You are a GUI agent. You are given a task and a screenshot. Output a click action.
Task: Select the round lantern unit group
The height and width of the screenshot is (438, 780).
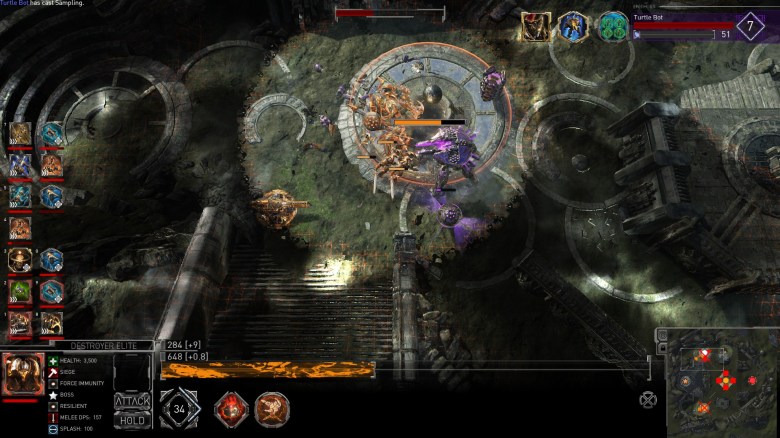(x=20, y=260)
